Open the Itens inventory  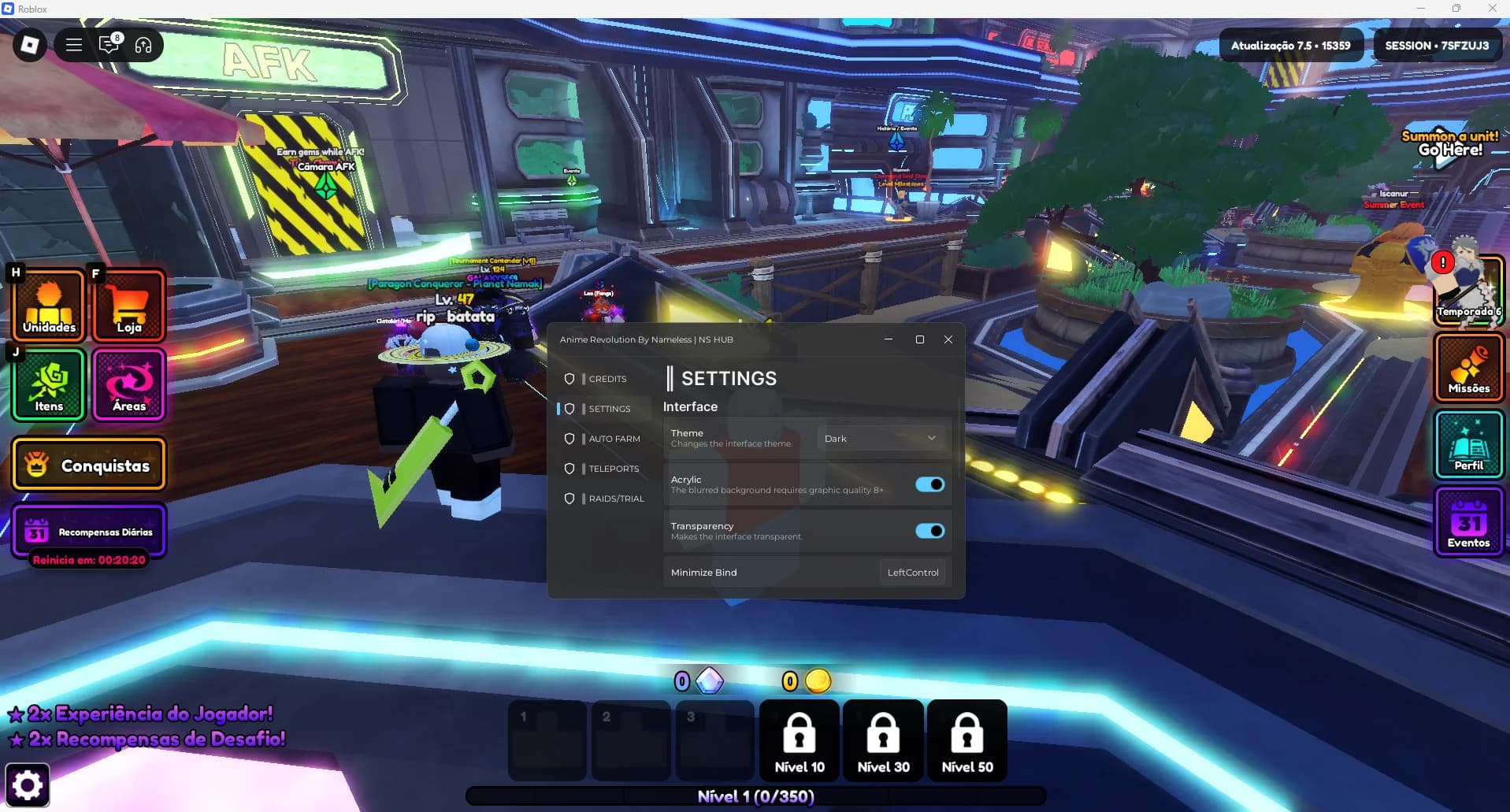49,385
